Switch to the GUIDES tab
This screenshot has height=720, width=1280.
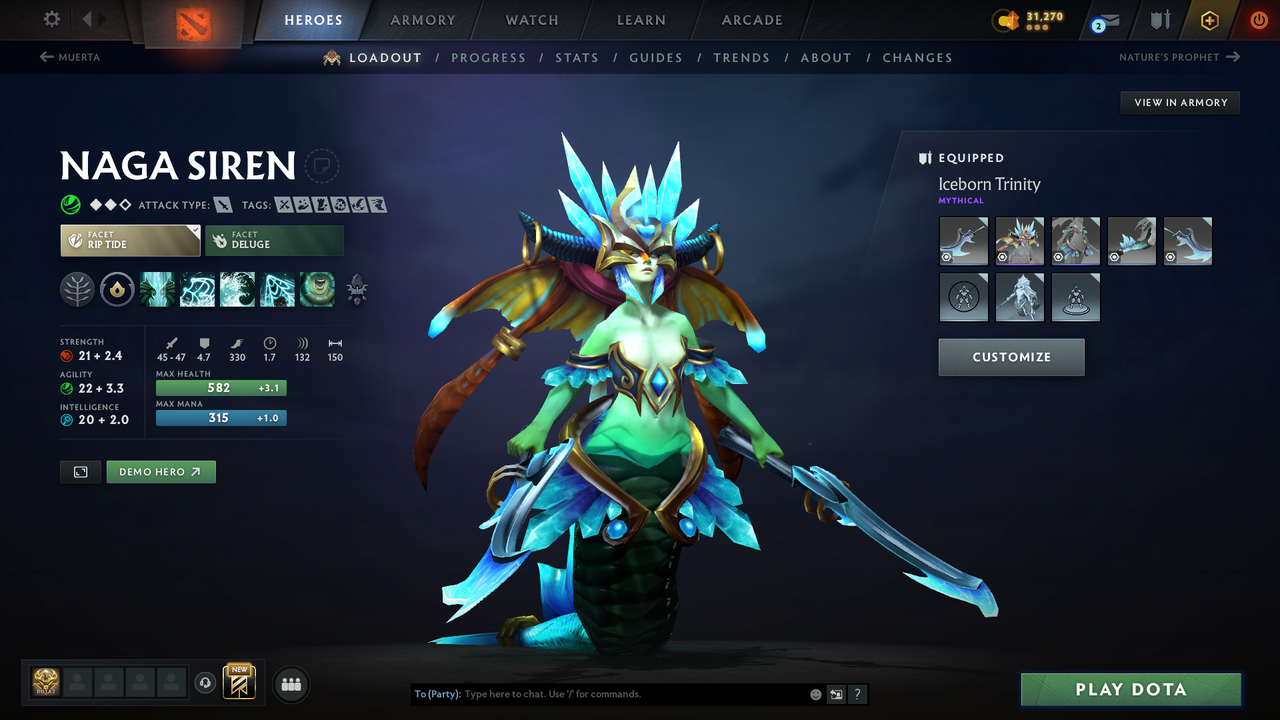(x=656, y=57)
